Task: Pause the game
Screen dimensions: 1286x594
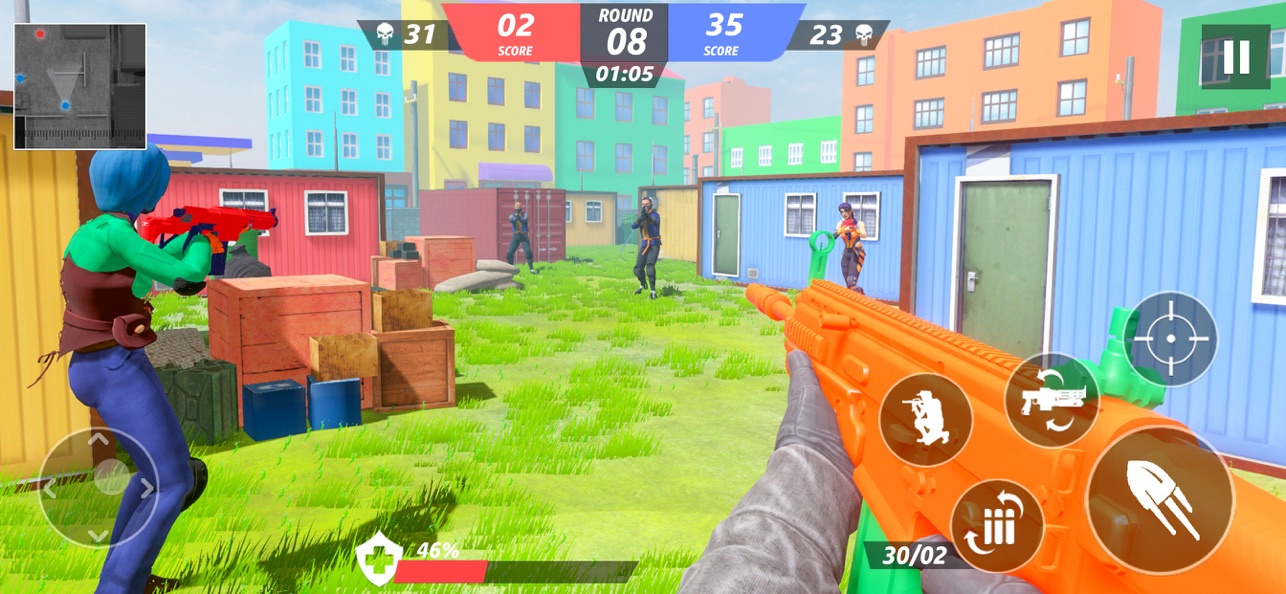Action: click(1235, 57)
